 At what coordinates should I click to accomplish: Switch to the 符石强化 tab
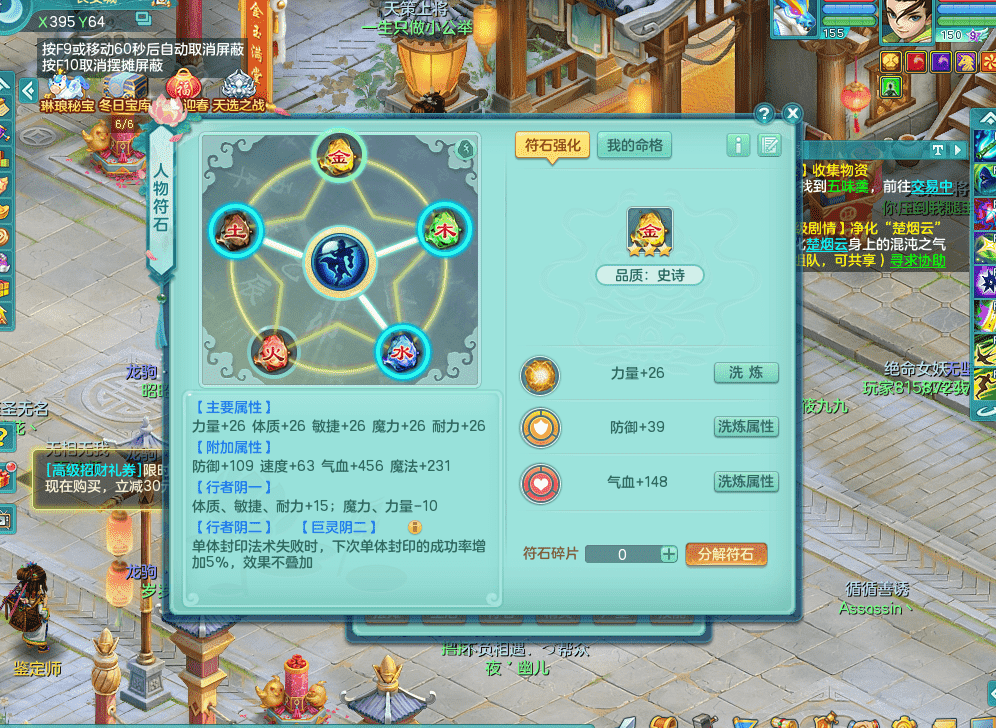552,145
